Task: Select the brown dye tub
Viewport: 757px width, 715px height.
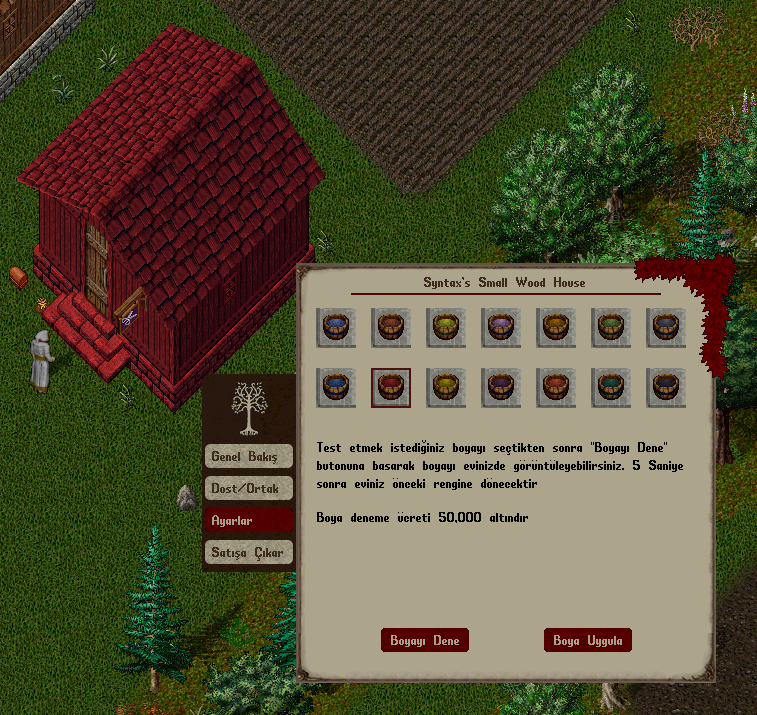Action: coord(391,326)
